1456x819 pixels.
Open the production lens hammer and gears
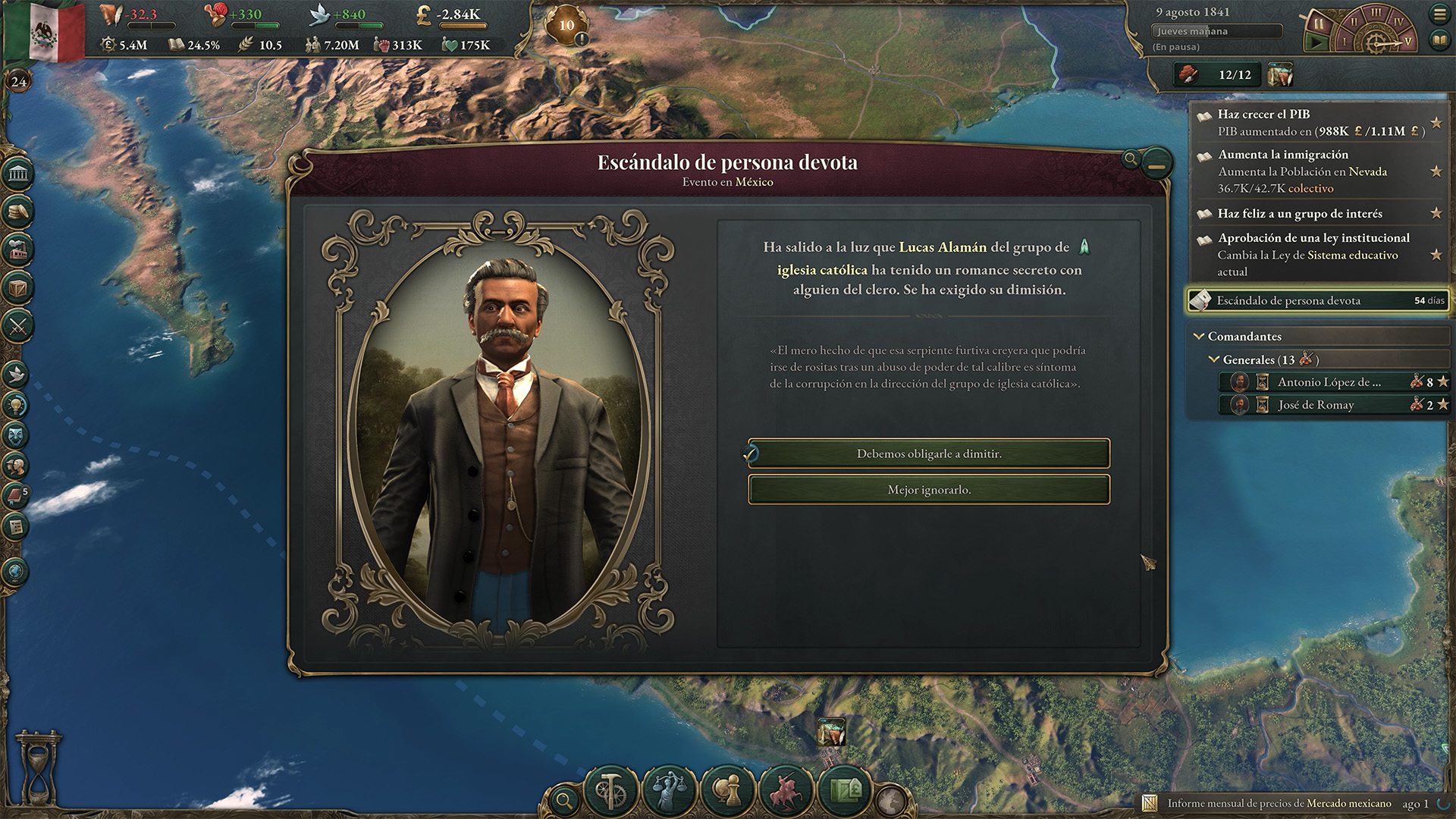point(611,790)
